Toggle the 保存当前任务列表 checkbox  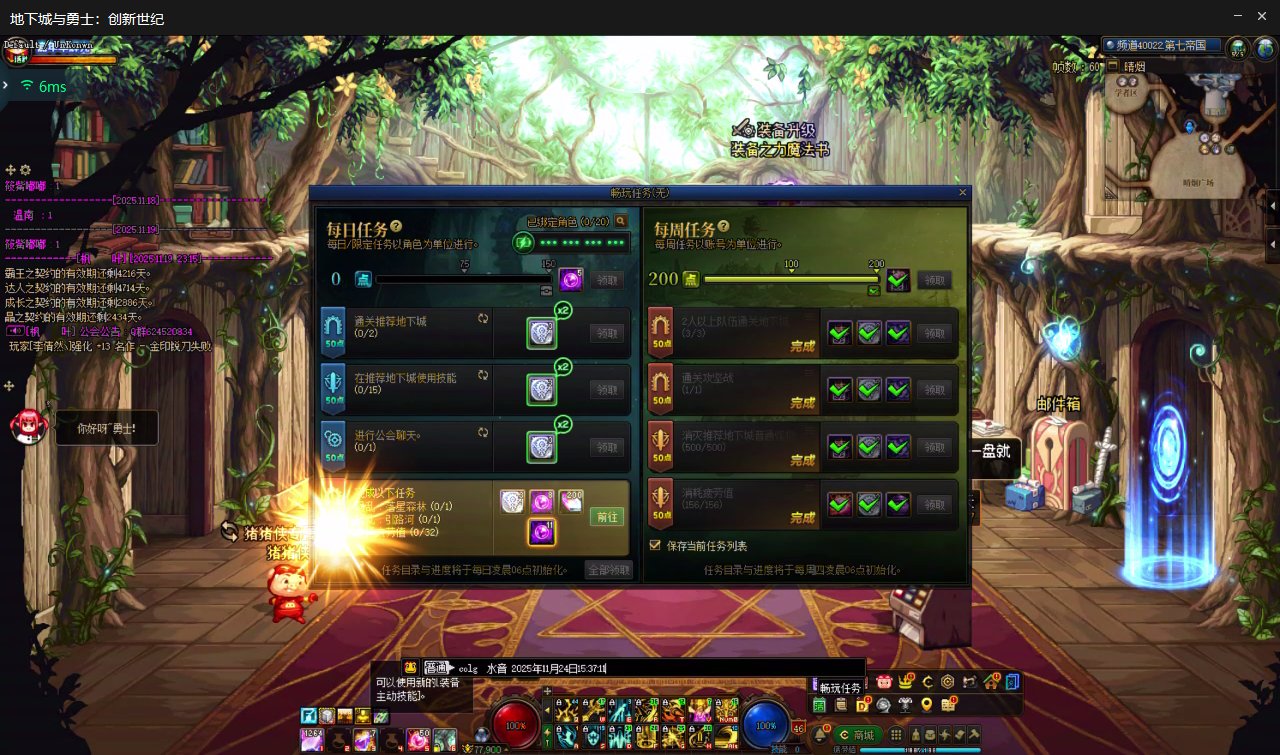[655, 546]
